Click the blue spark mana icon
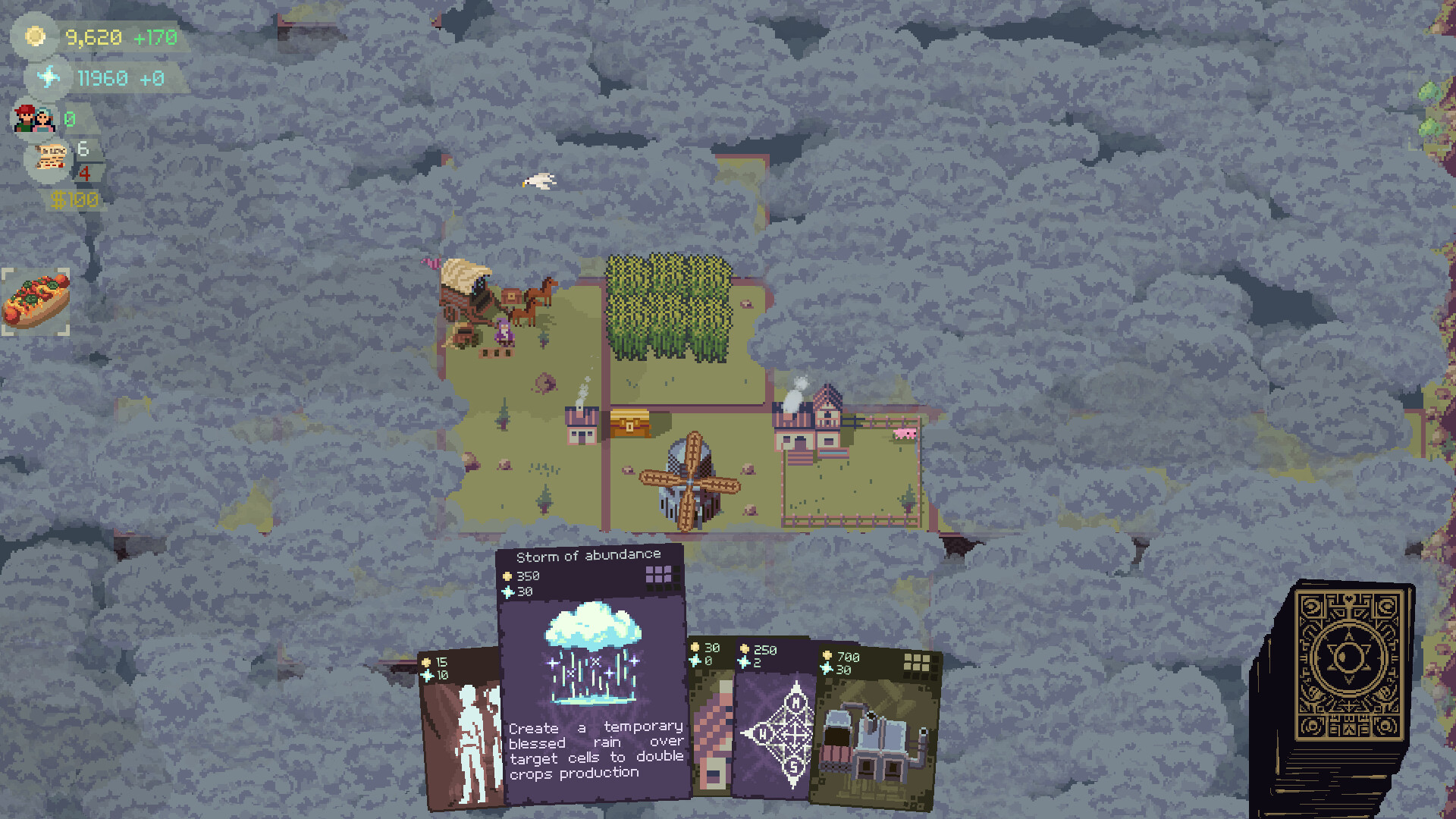 pos(47,77)
